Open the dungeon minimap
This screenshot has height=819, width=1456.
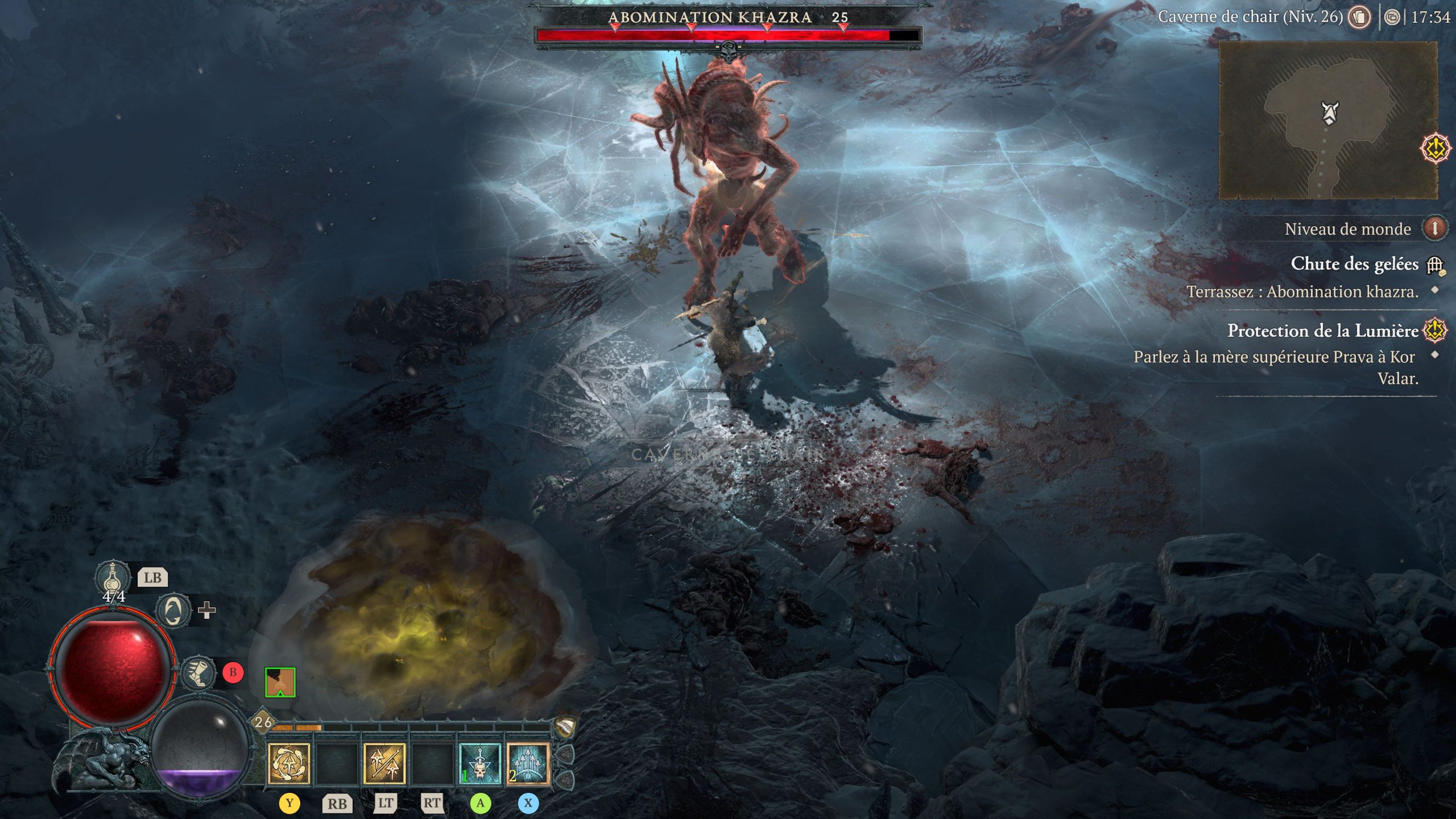[x=1327, y=120]
